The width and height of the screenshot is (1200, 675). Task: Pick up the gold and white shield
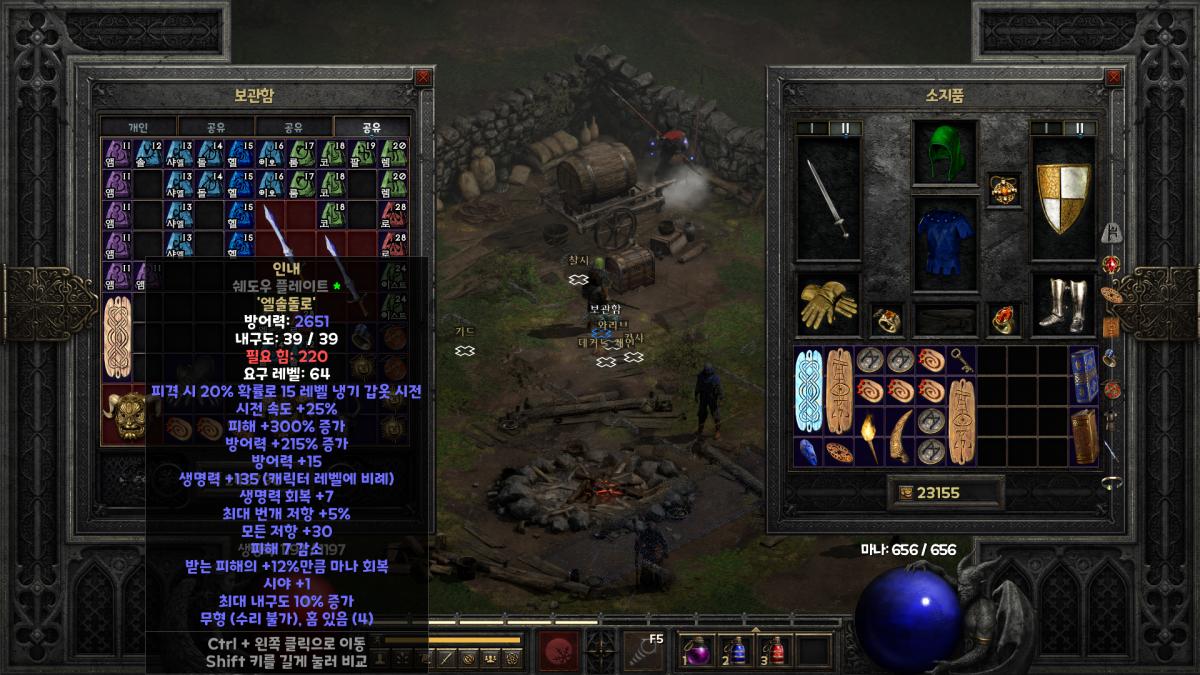click(x=1063, y=198)
